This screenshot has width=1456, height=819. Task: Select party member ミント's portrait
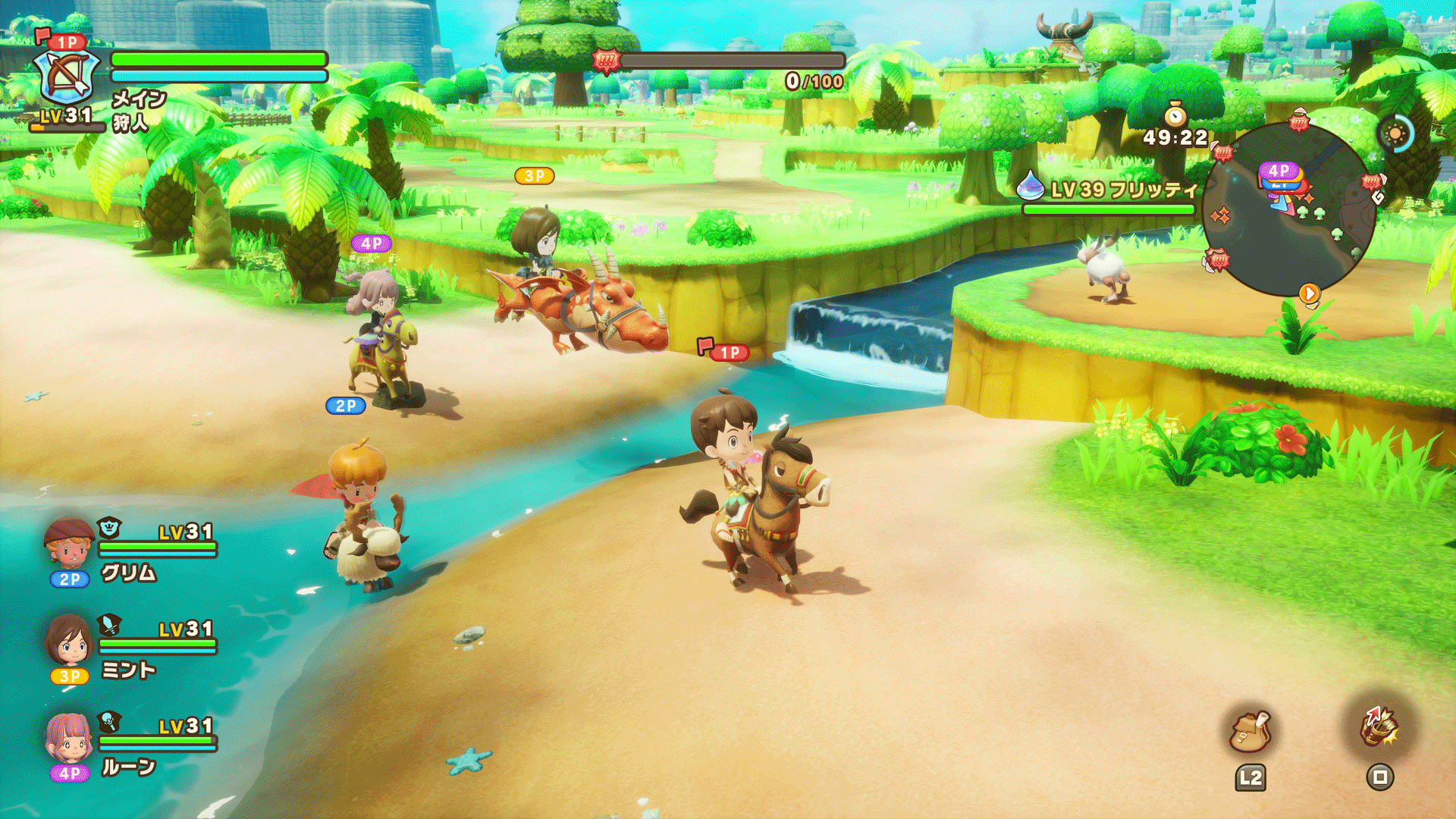(x=69, y=642)
